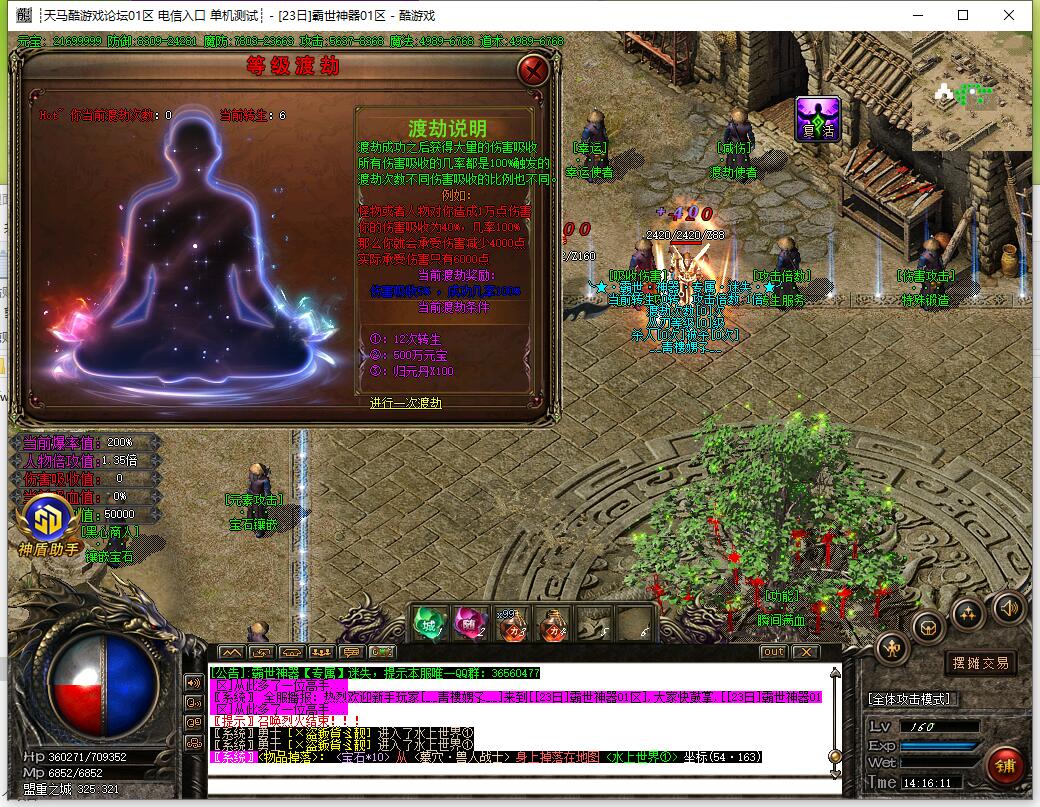The image size is (1040, 807).
Task: Open the skills sparkle round button
Action: (967, 613)
